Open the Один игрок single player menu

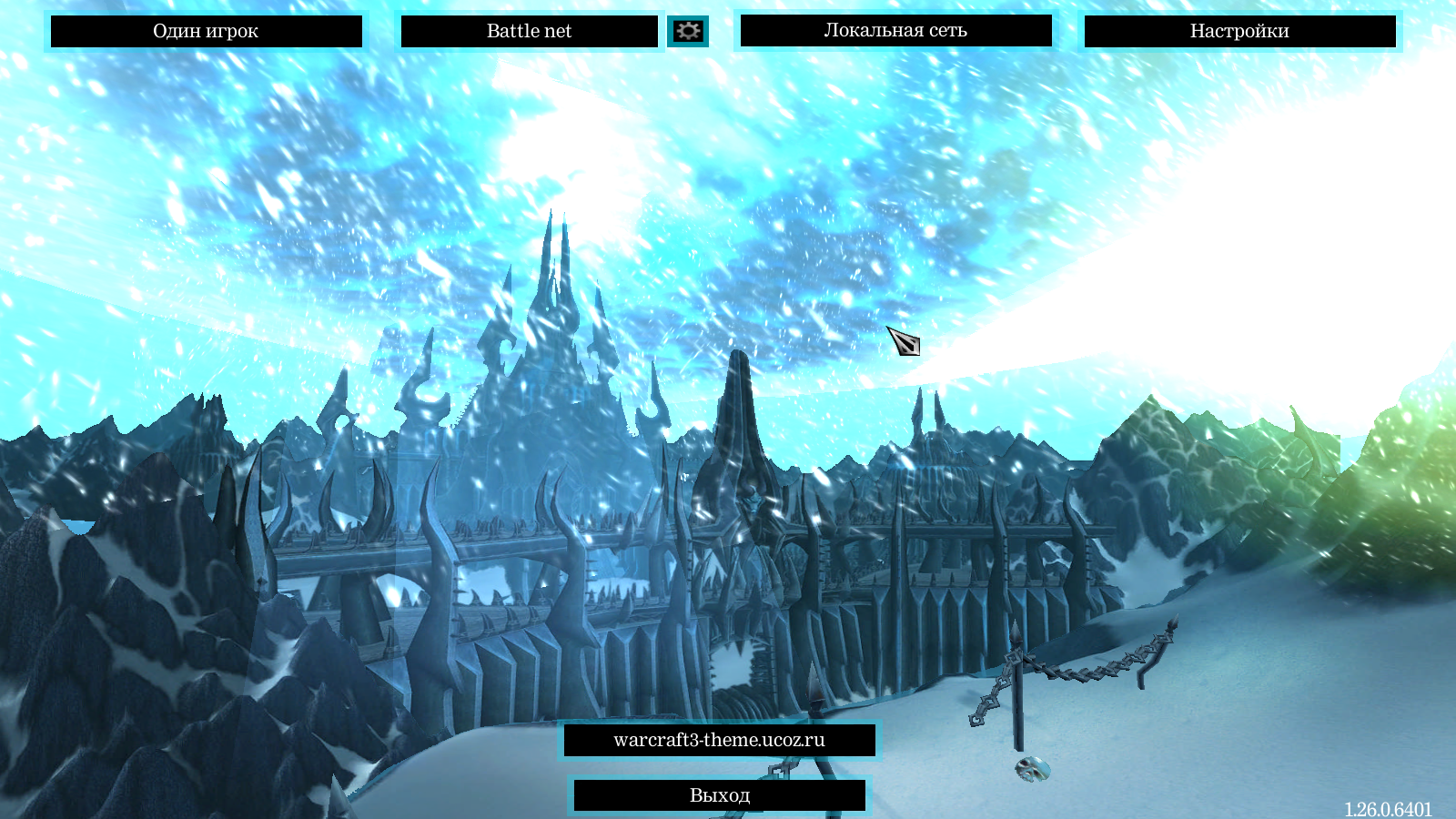coord(206,31)
